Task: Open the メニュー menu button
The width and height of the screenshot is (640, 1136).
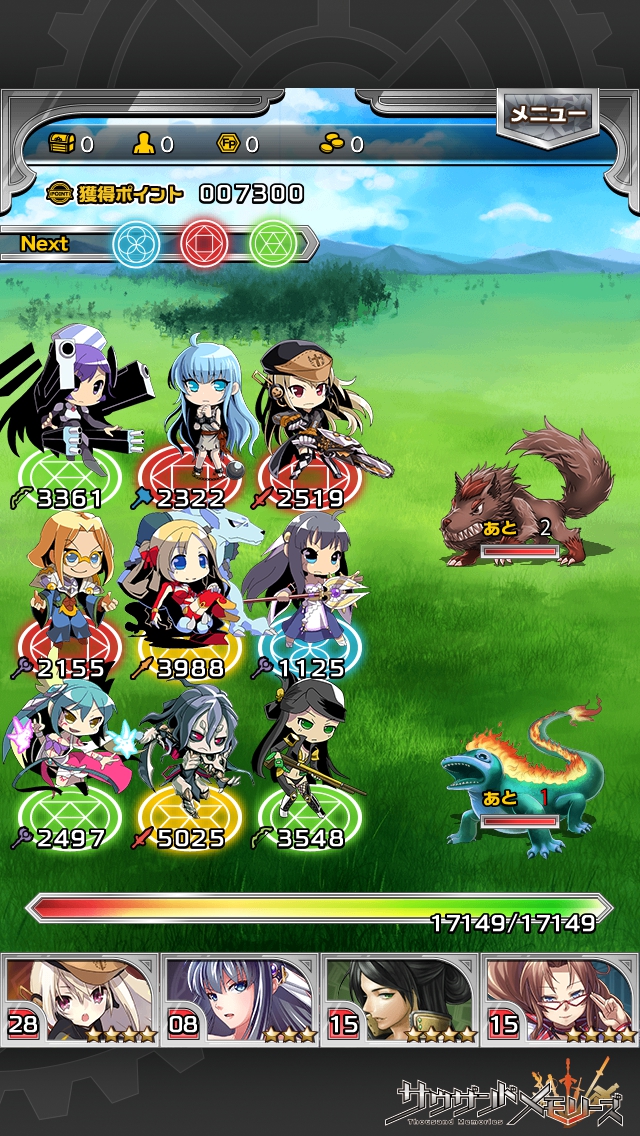Action: 547,115
